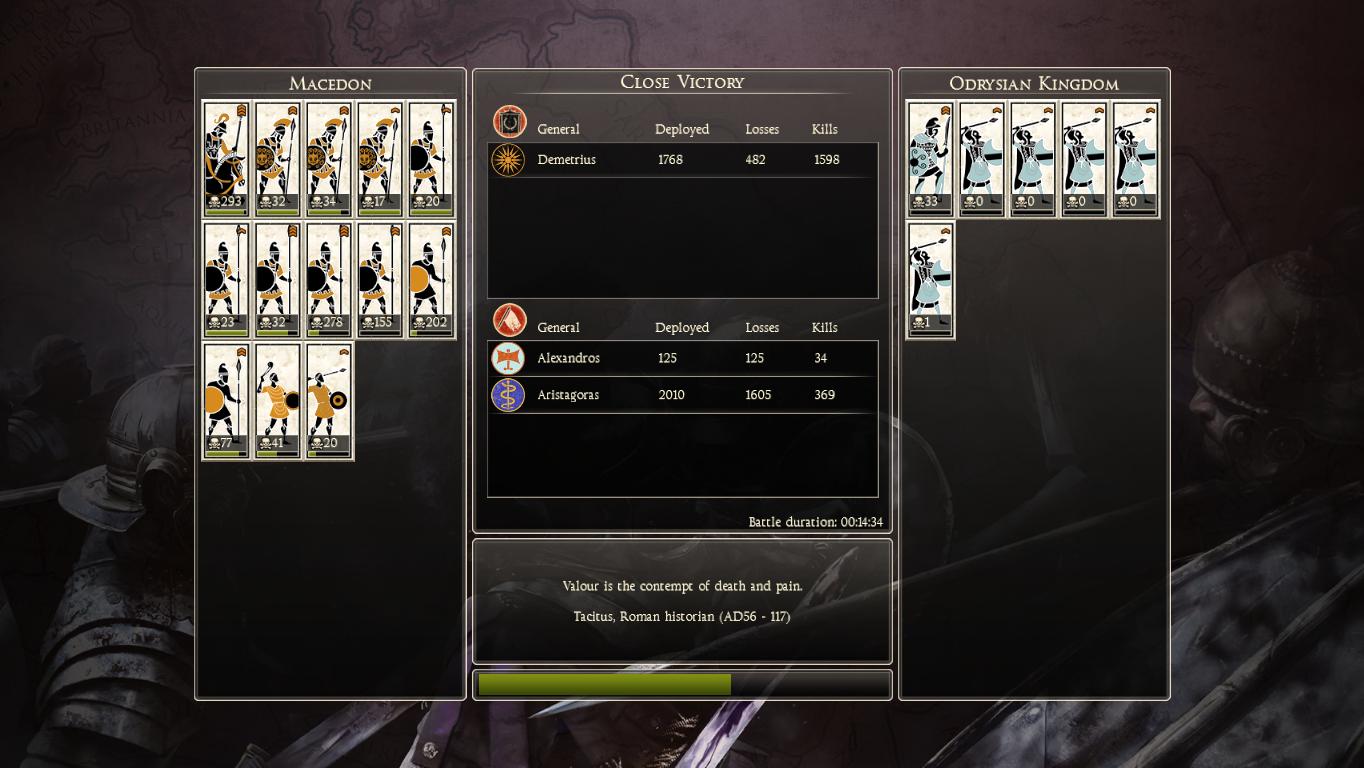This screenshot has height=768, width=1364.
Task: Choose the Macedon unit card showing 34 kills
Action: click(329, 158)
